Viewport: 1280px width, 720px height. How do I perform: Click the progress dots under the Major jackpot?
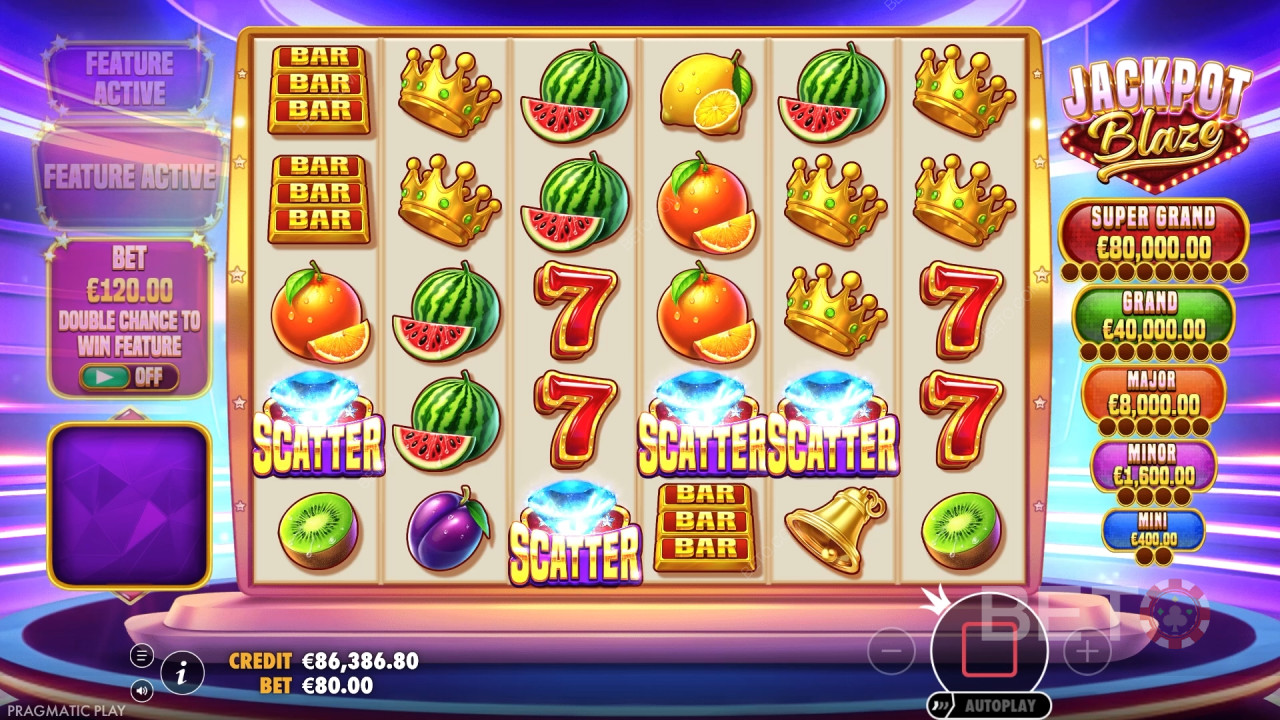pos(1153,427)
